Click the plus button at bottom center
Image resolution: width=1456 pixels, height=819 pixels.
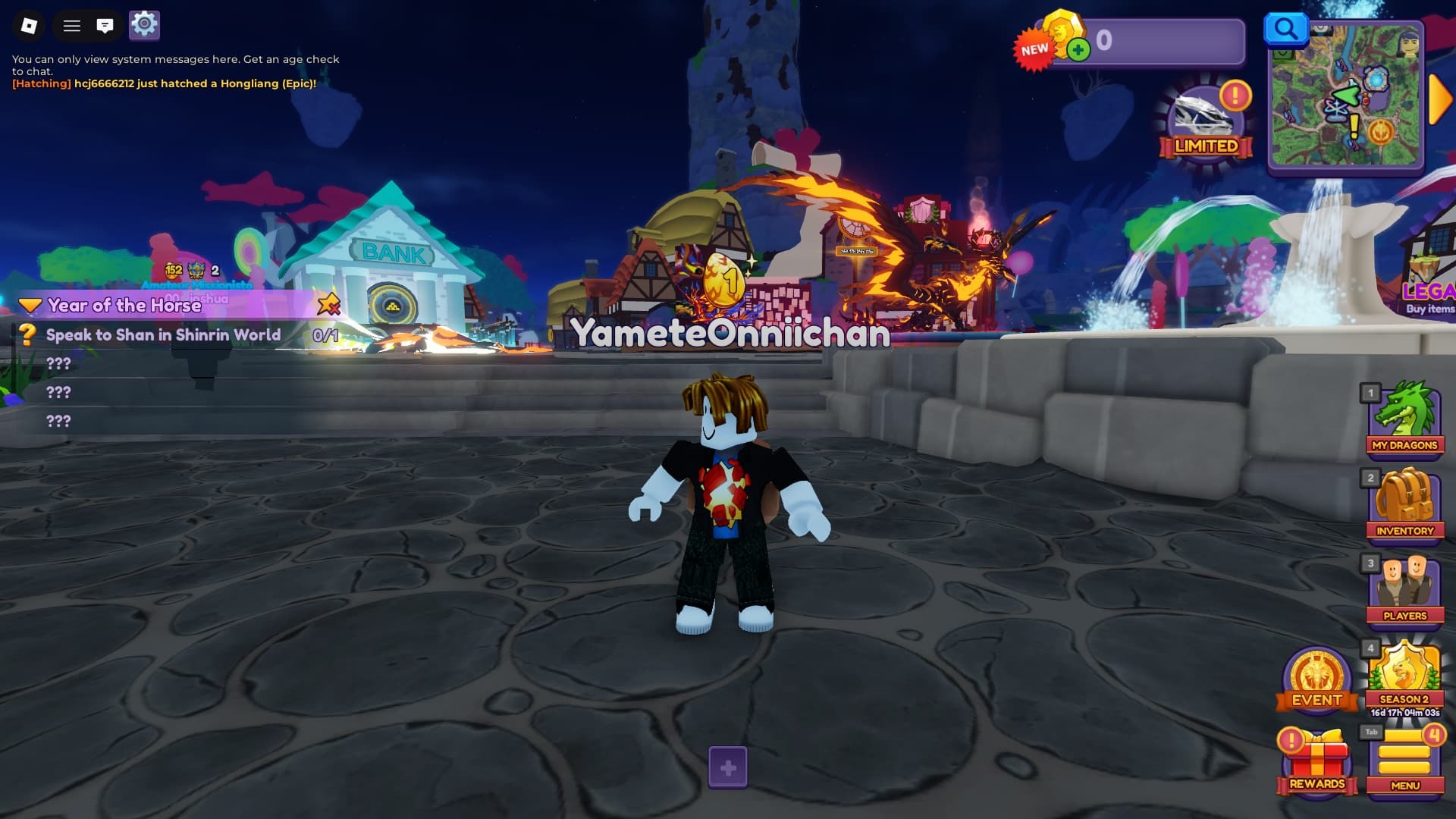coord(728,767)
